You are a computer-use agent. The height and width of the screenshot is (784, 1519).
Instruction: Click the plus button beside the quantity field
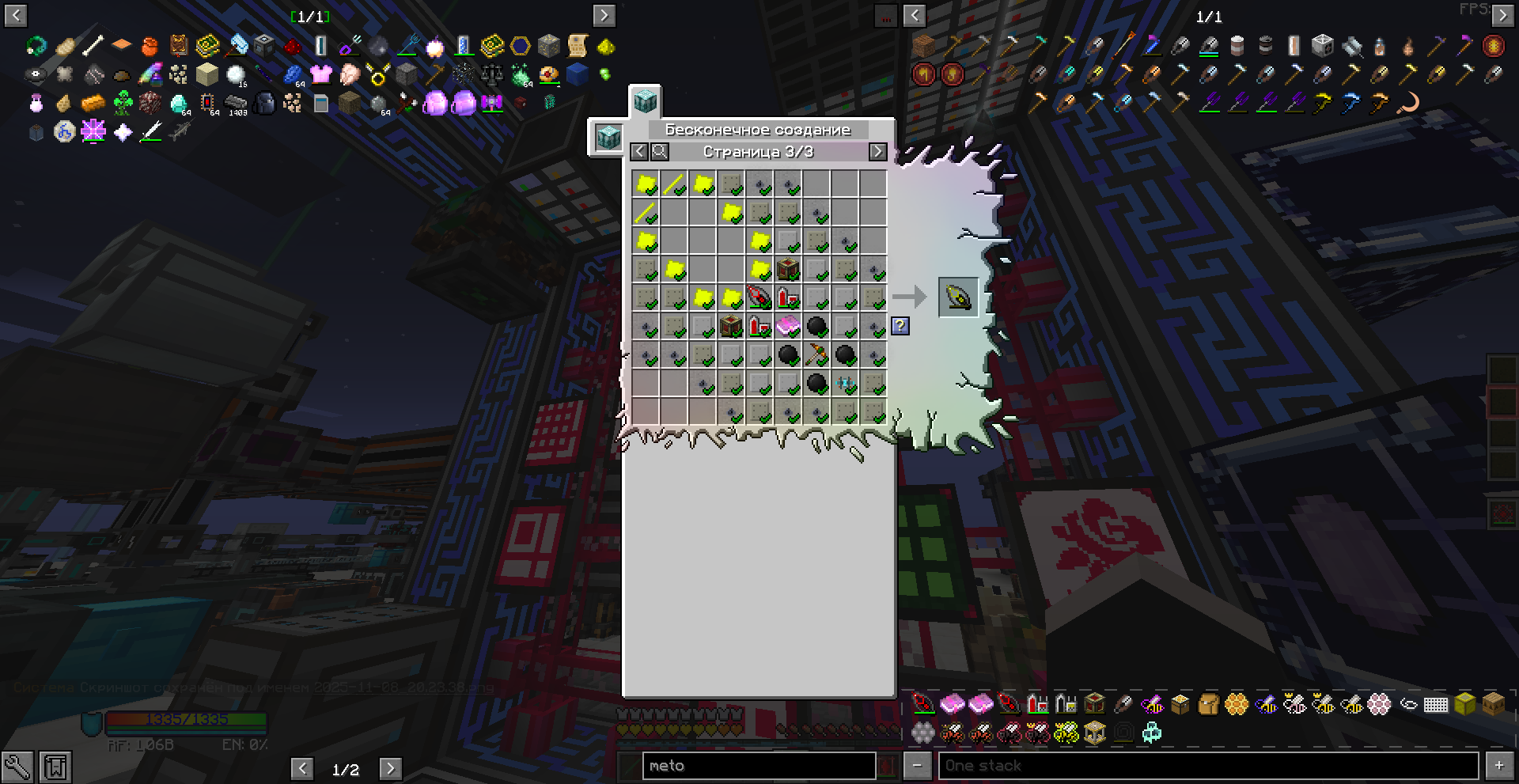(1499, 766)
